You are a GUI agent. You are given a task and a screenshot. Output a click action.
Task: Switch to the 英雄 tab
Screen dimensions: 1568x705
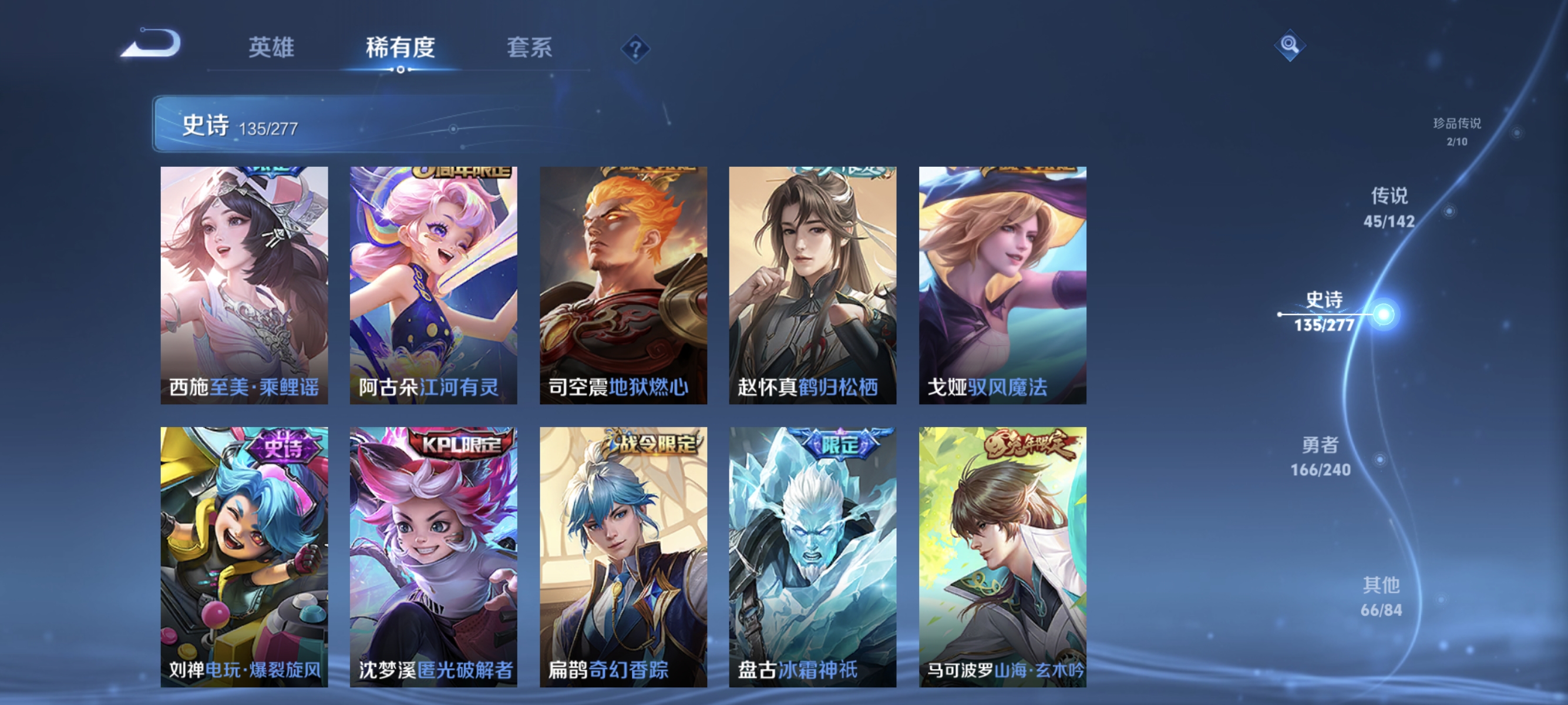coord(272,49)
